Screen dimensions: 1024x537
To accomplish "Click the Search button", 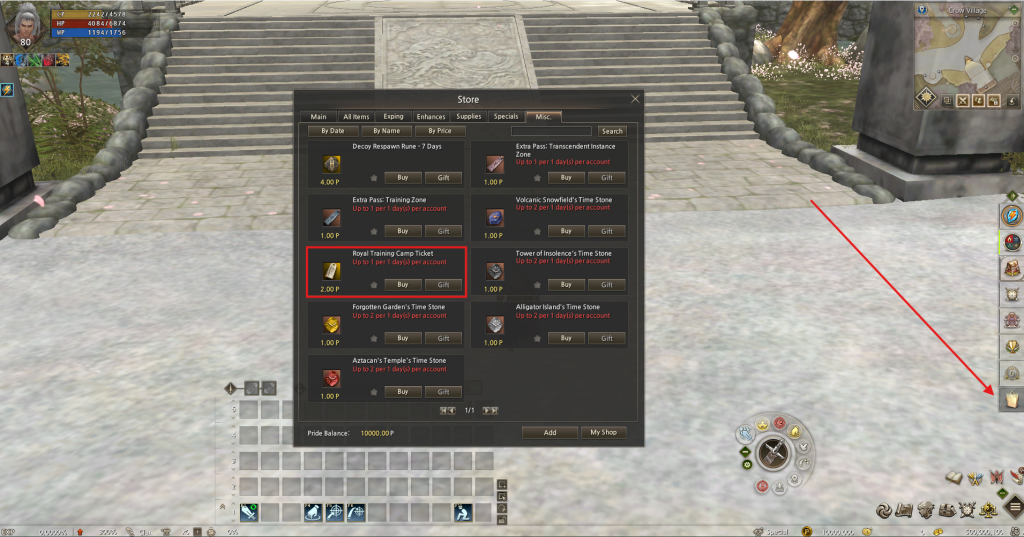I will 612,131.
